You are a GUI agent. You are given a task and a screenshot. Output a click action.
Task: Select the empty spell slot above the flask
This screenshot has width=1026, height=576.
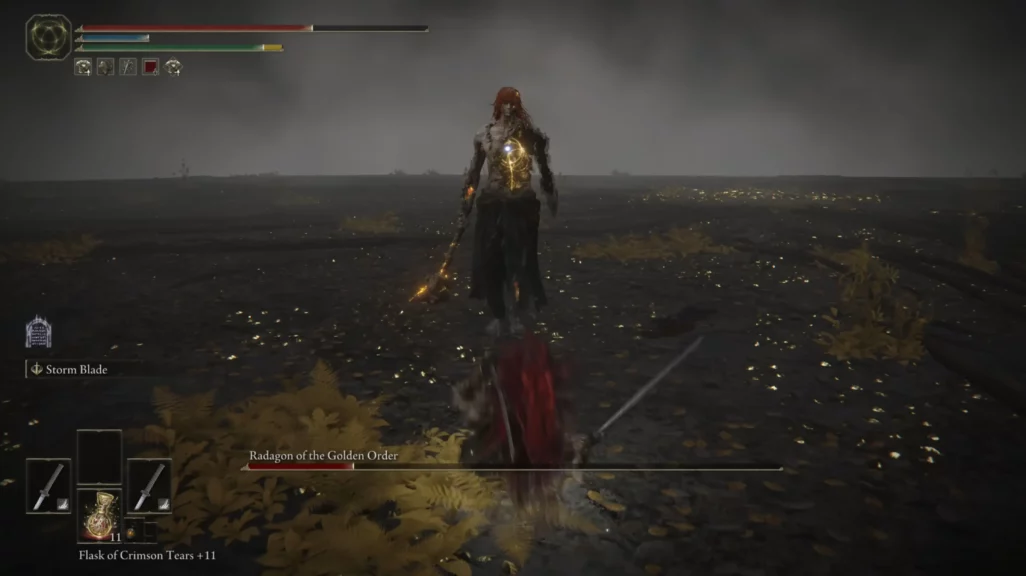pos(99,457)
